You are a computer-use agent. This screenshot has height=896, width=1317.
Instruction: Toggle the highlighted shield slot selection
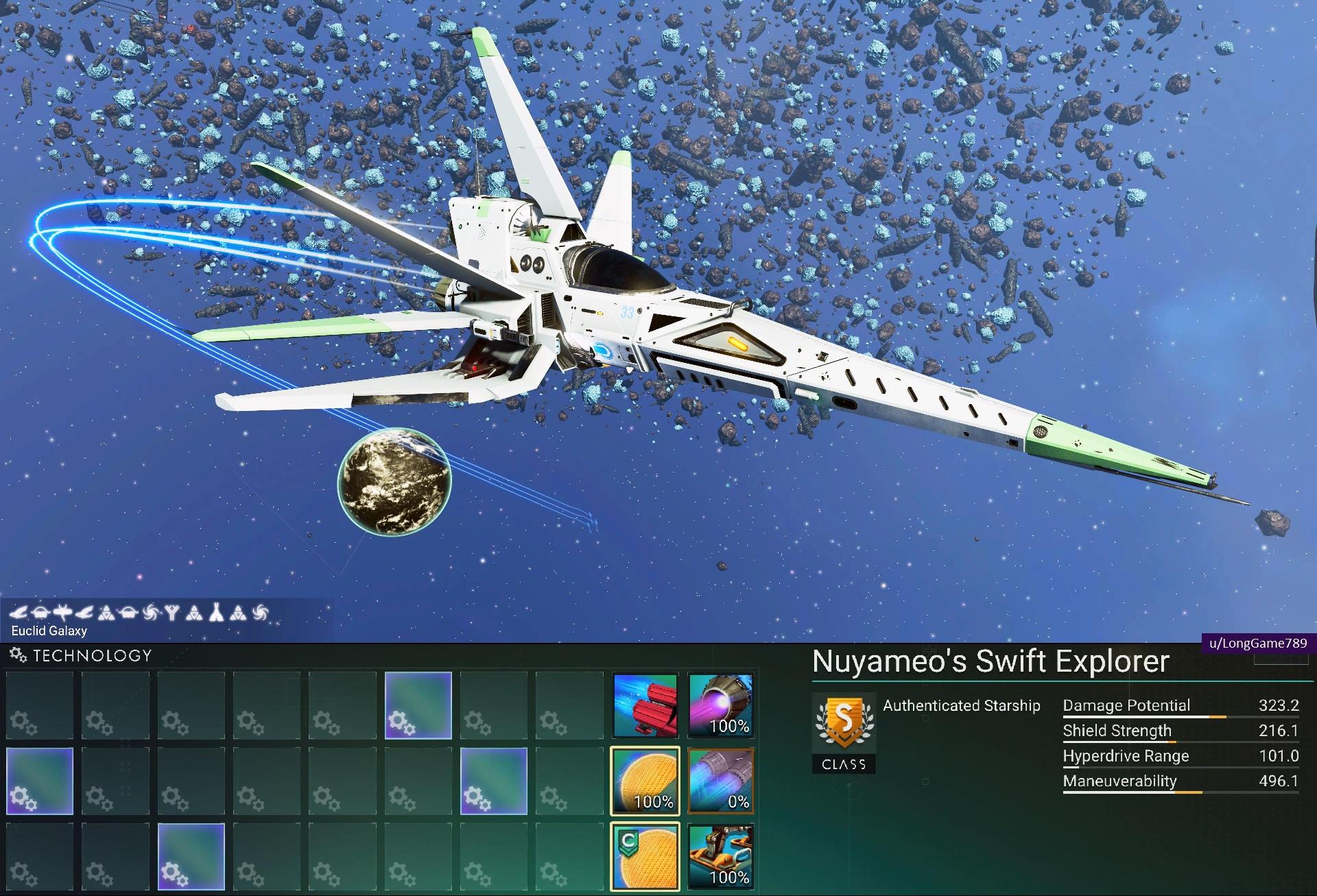(x=645, y=781)
